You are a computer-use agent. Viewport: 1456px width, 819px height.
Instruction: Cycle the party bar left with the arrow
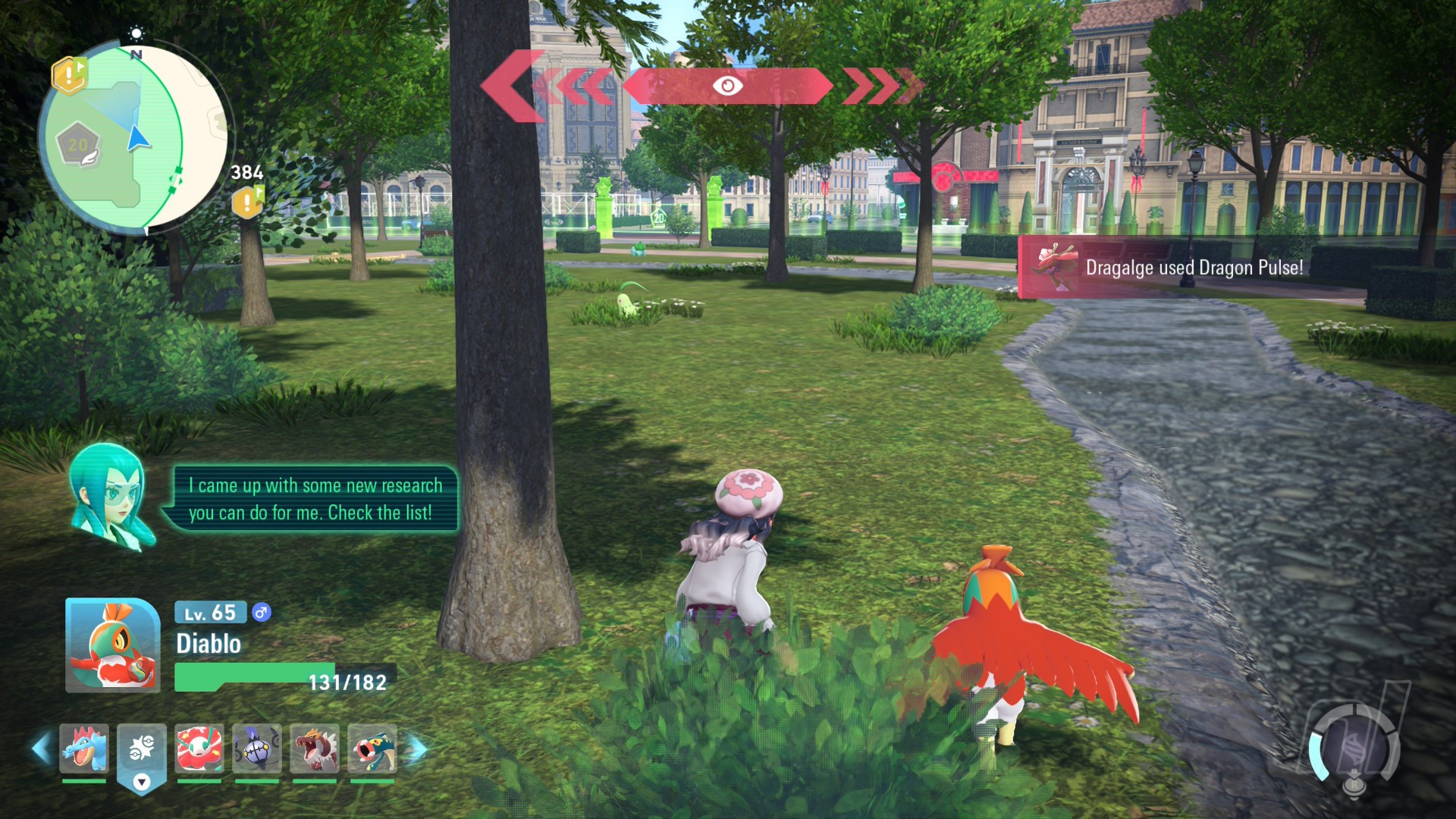click(41, 748)
